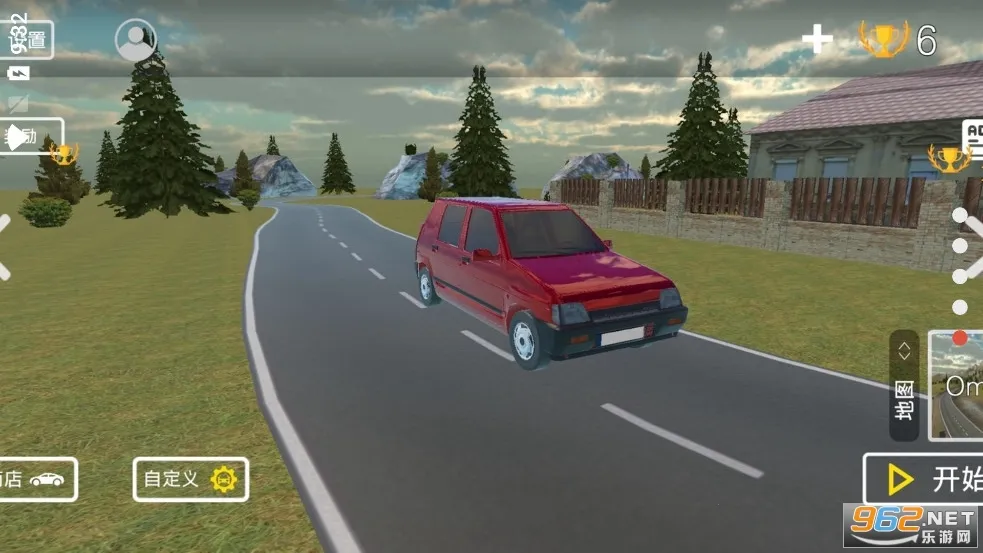Tap the 奖励 reward video button
This screenshot has width=983, height=553.
[30, 137]
